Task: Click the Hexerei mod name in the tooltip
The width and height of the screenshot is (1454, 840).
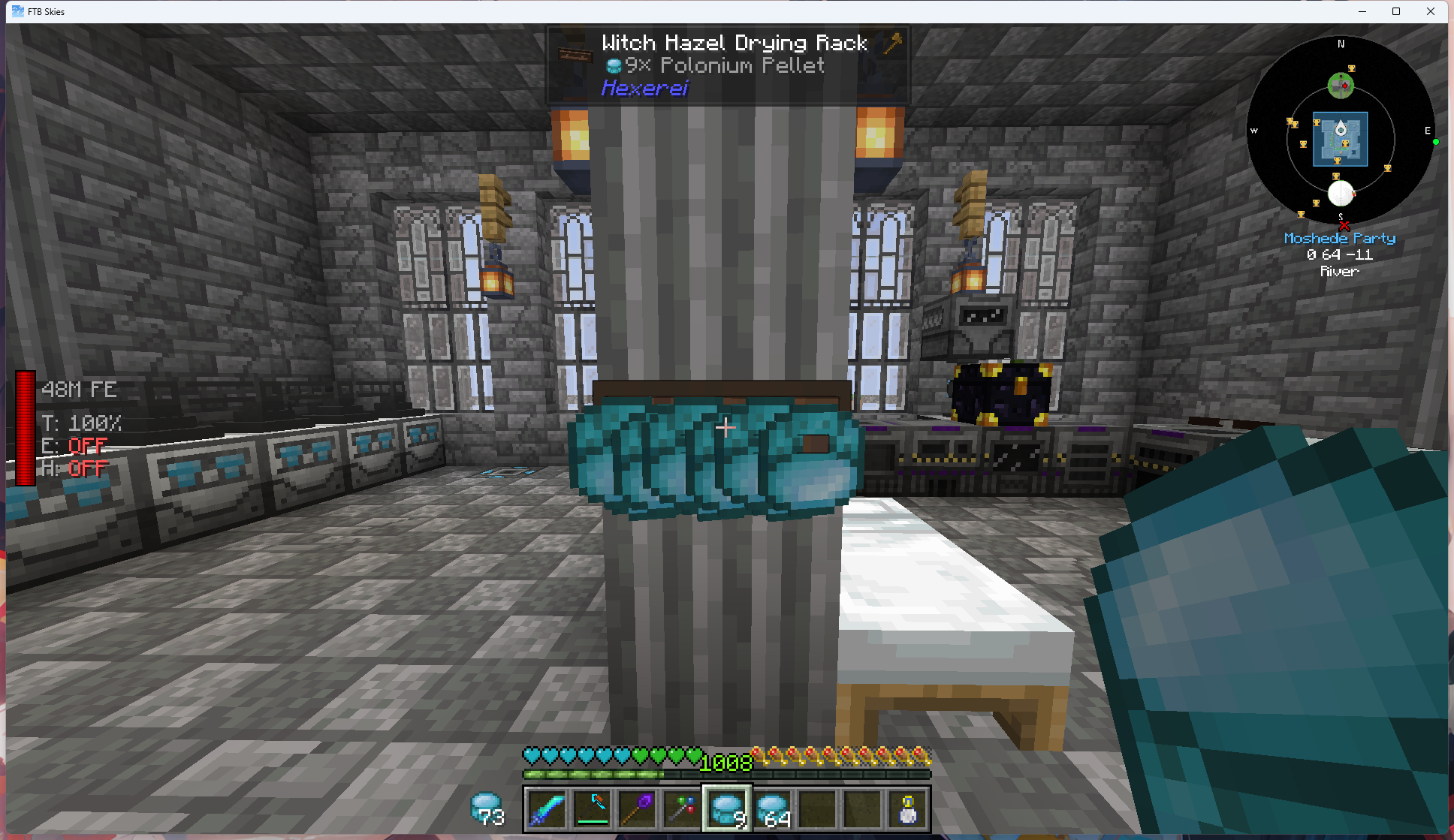Action: coord(644,88)
